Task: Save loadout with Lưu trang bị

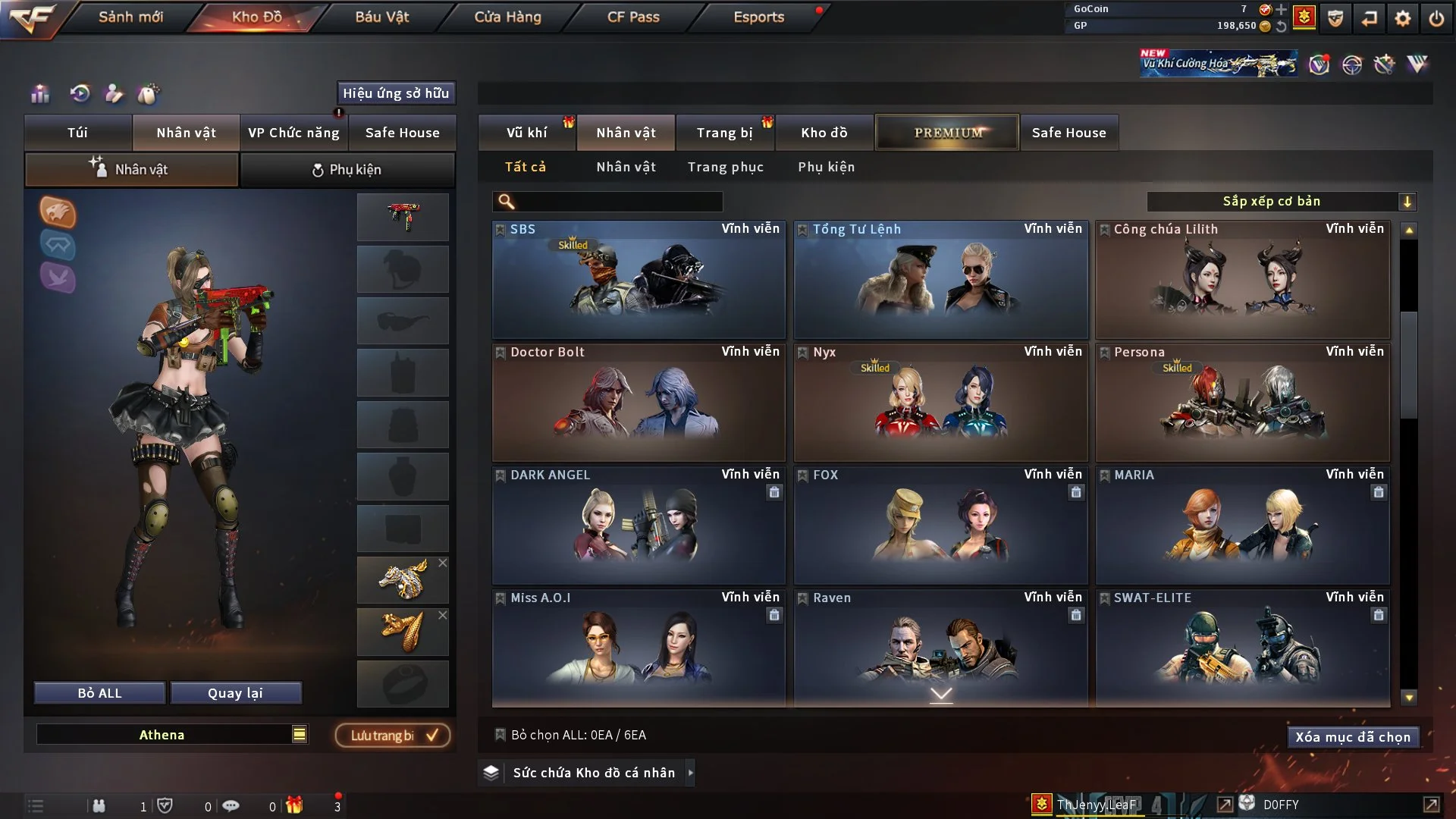Action: tap(393, 736)
